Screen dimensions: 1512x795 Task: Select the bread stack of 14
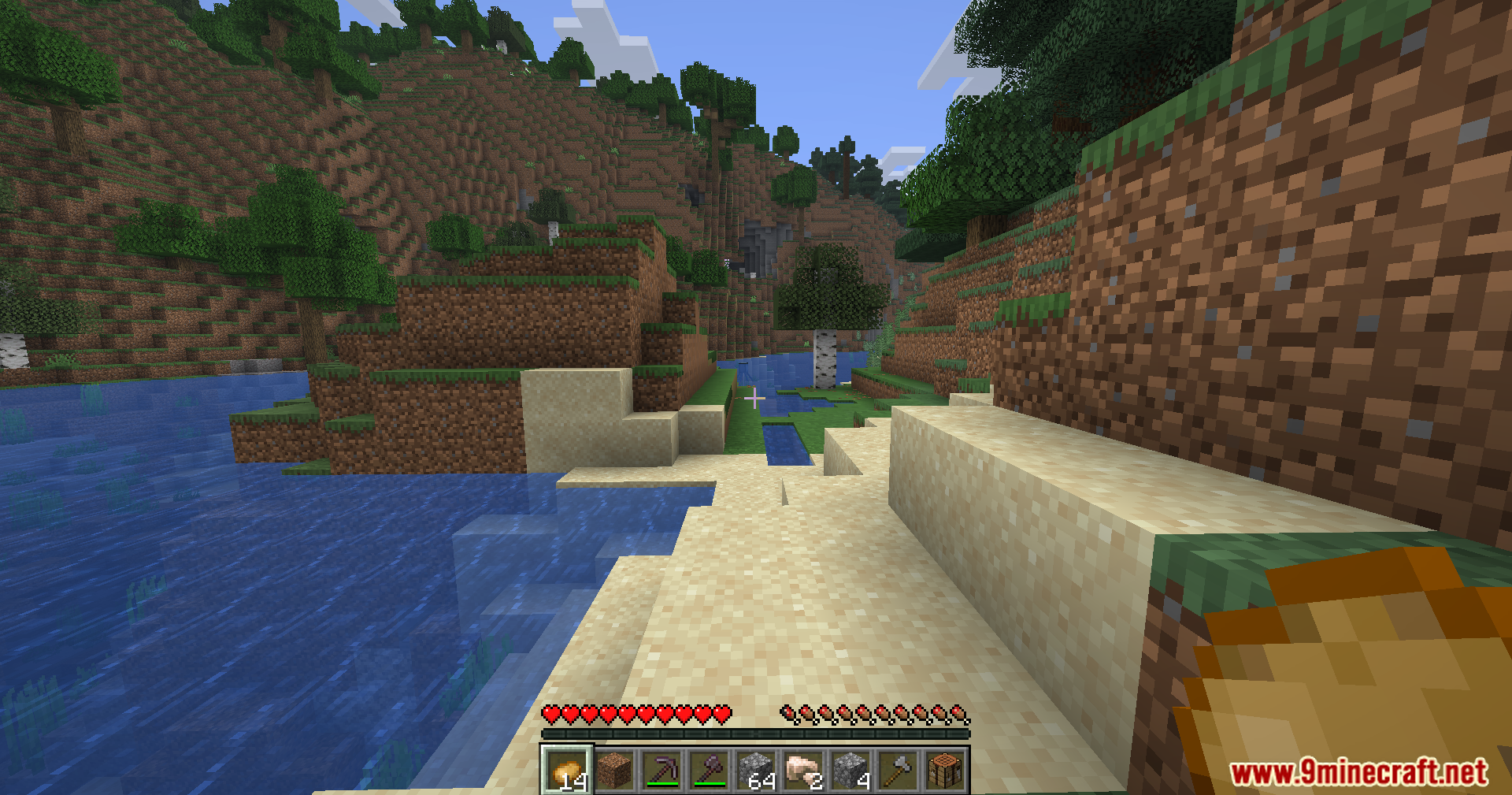567,771
